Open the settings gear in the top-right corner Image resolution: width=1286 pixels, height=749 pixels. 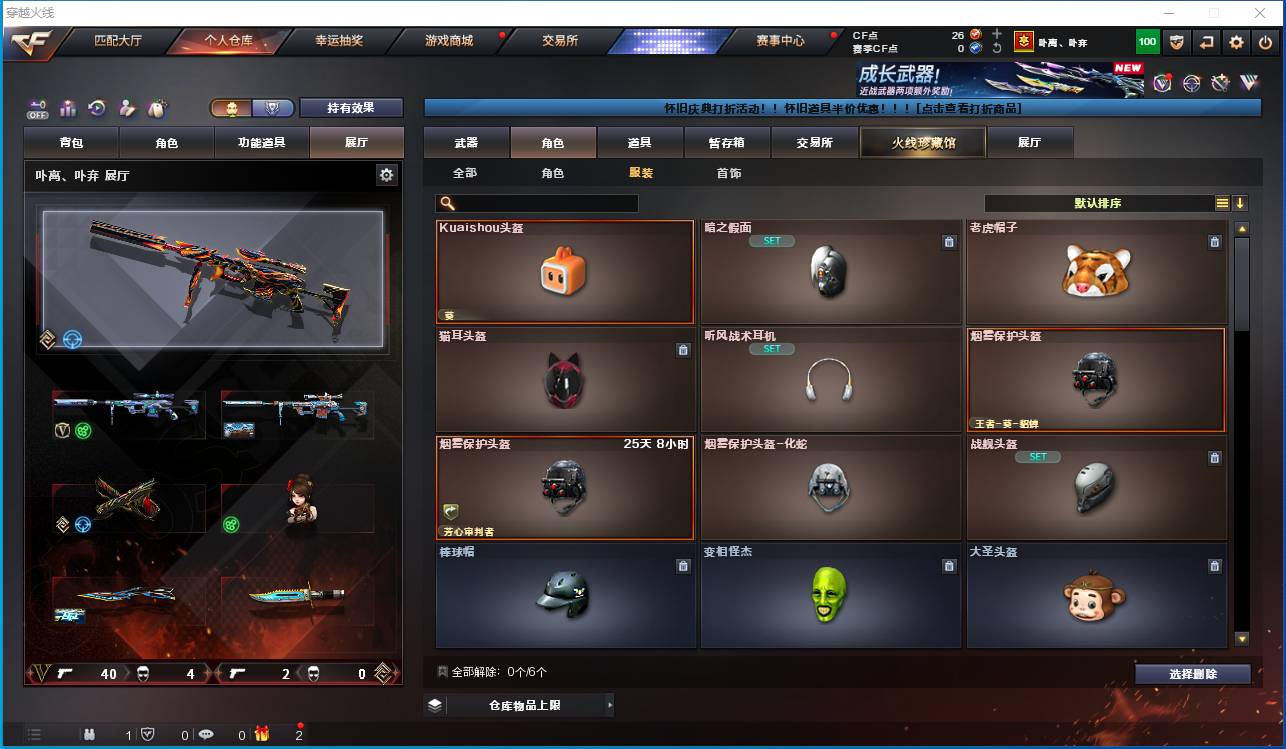1236,42
